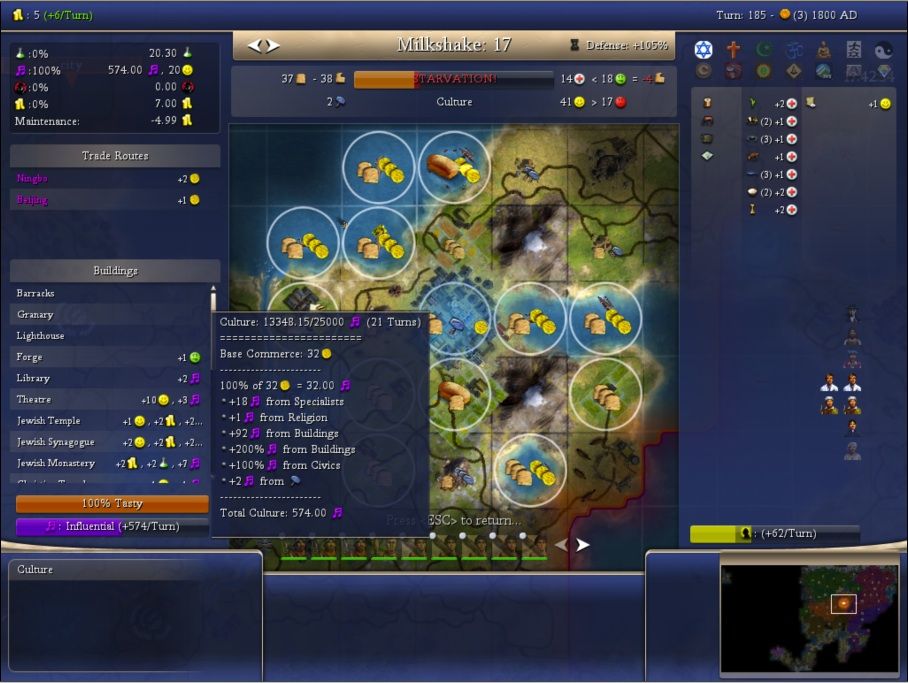Image resolution: width=908 pixels, height=683 pixels.
Task: Click the Great People progress bar
Action: [x=774, y=534]
